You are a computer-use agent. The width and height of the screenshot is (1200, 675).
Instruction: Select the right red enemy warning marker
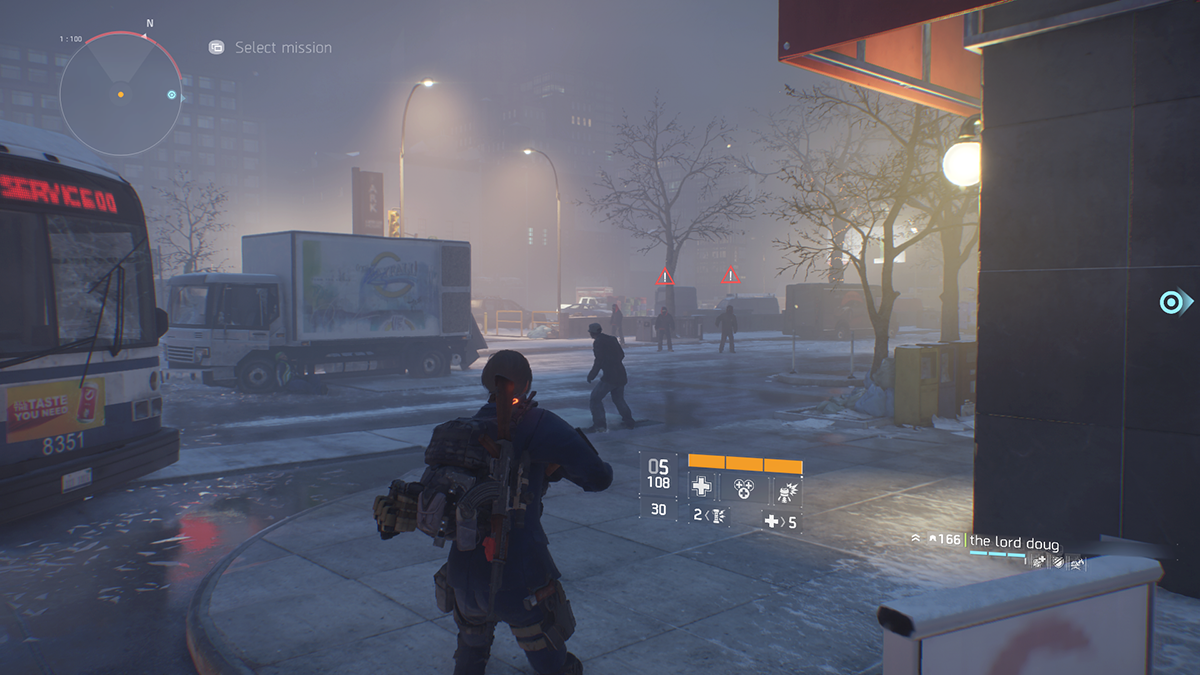point(731,275)
